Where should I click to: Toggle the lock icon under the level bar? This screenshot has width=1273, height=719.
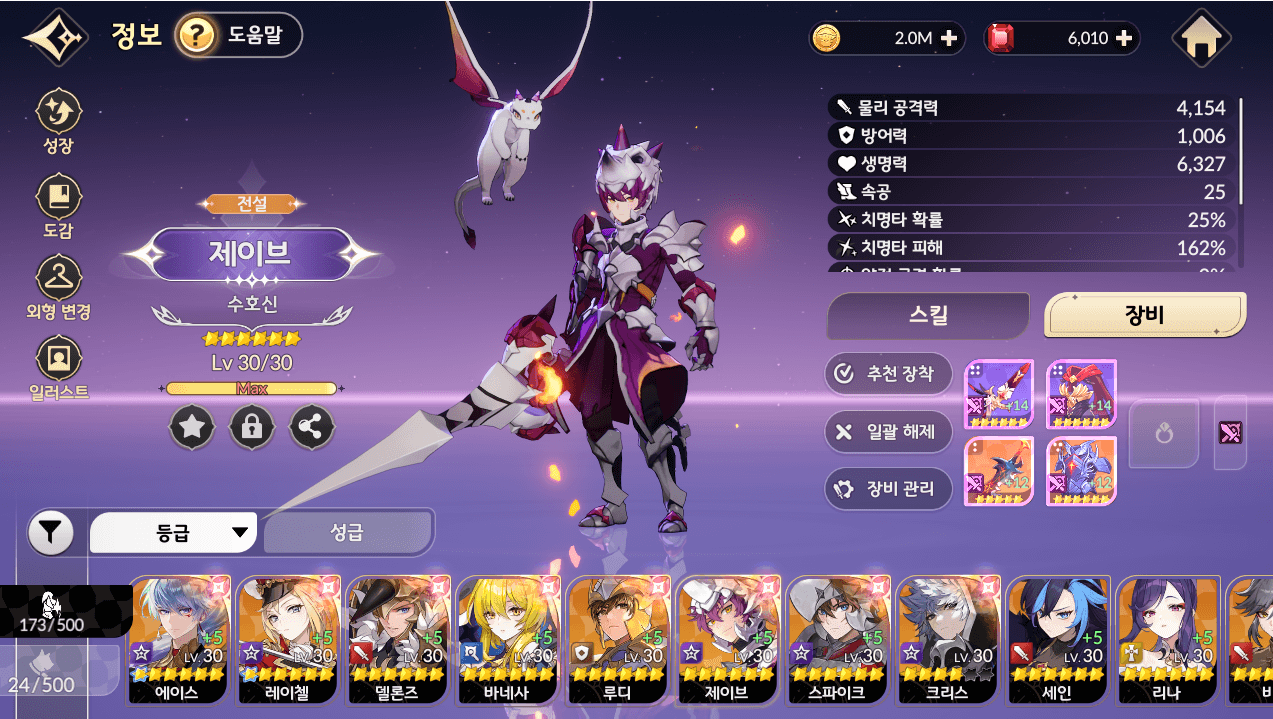[251, 428]
